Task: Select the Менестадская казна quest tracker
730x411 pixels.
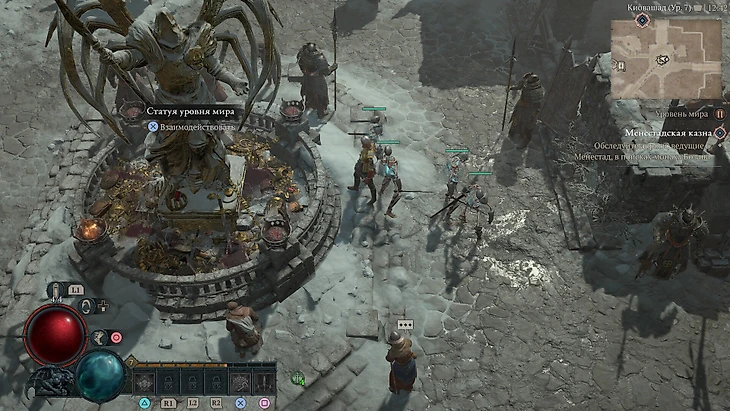Action: [668, 132]
